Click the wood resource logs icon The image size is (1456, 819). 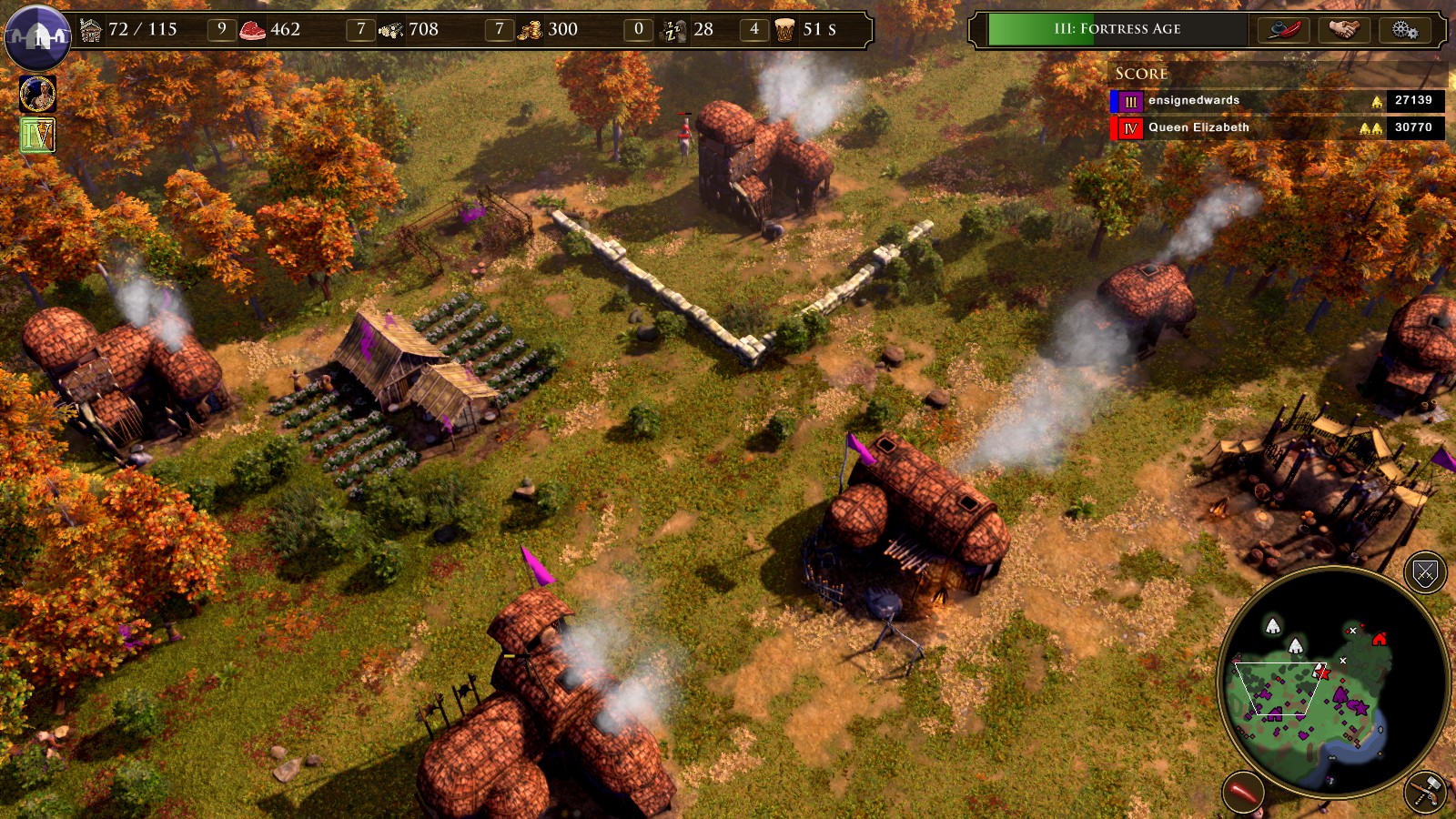pos(390,30)
